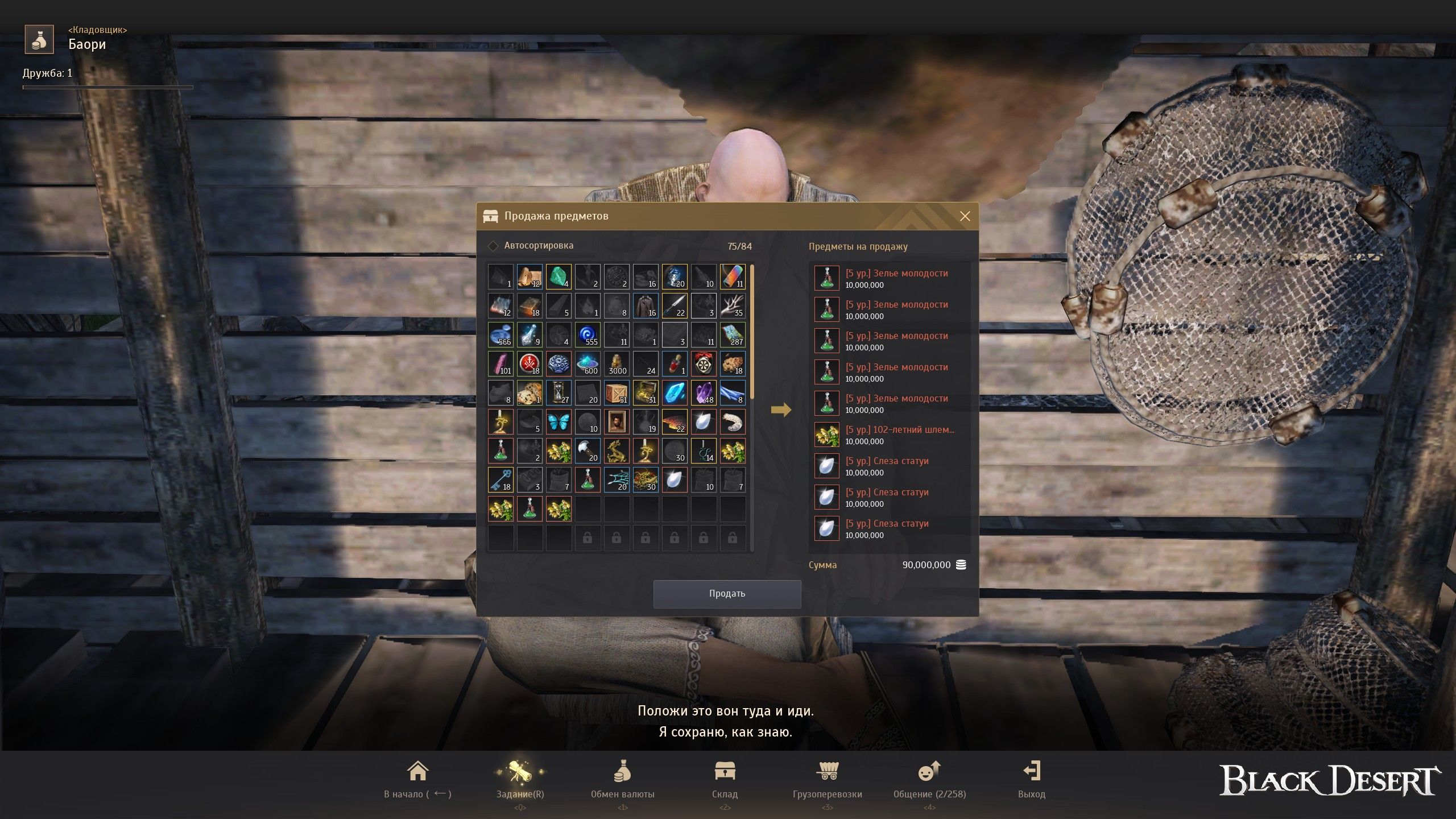
Task: Close the Продажа предметов window
Action: pyautogui.click(x=965, y=216)
